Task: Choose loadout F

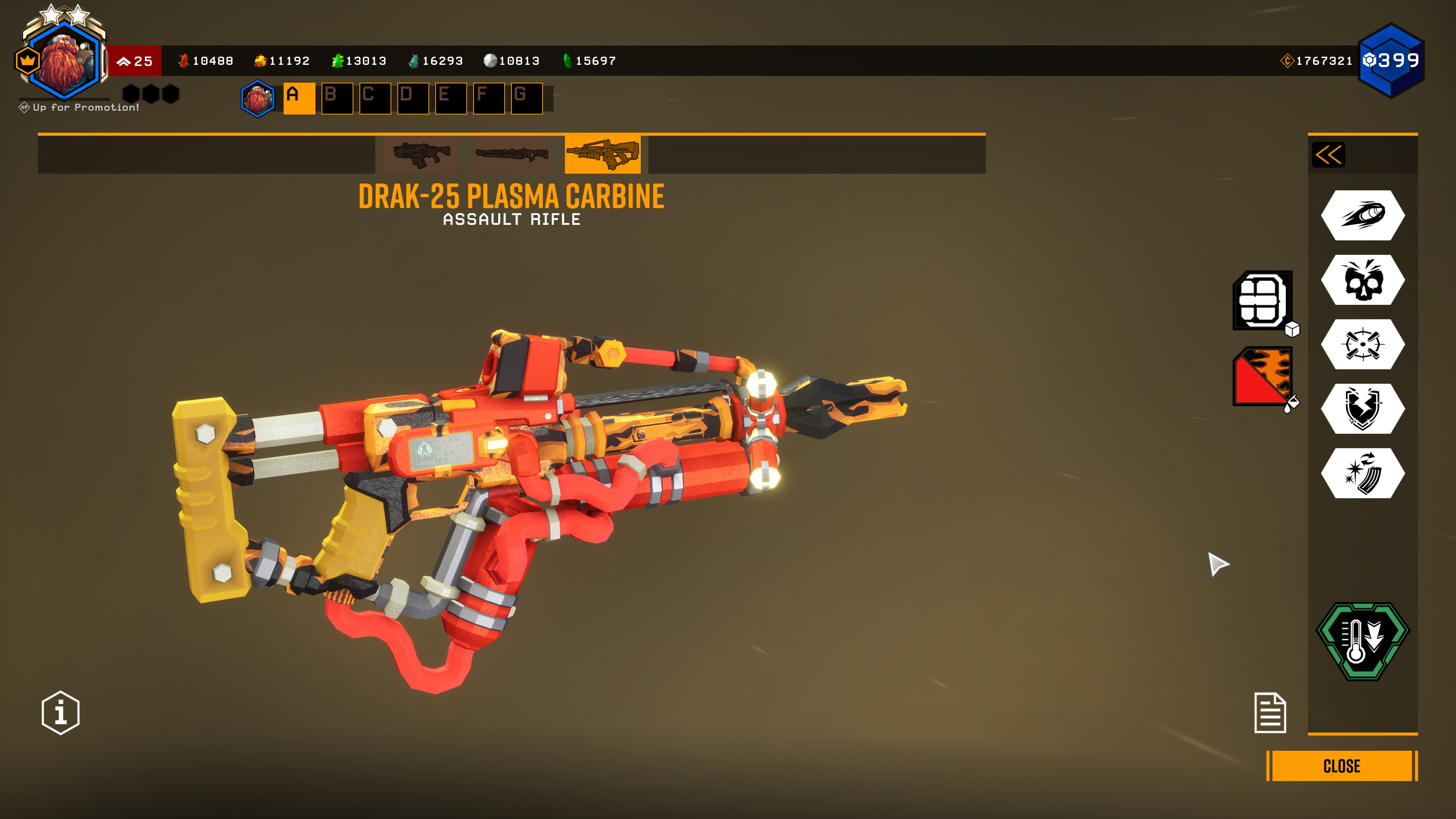Action: 488,98
